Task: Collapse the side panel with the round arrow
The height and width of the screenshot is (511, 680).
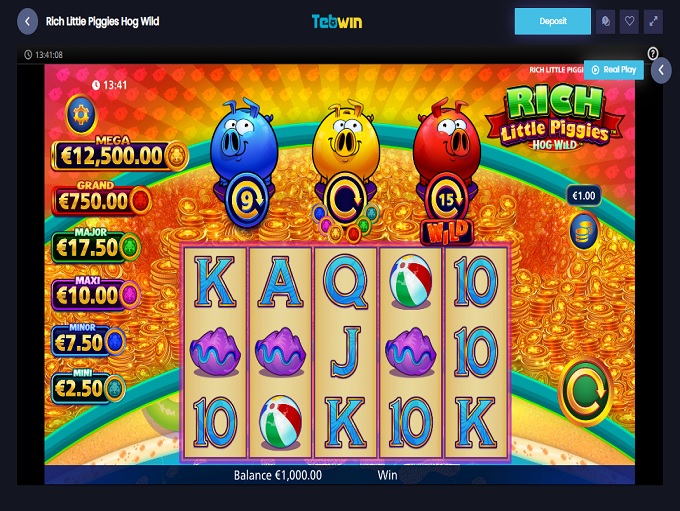Action: coord(660,70)
